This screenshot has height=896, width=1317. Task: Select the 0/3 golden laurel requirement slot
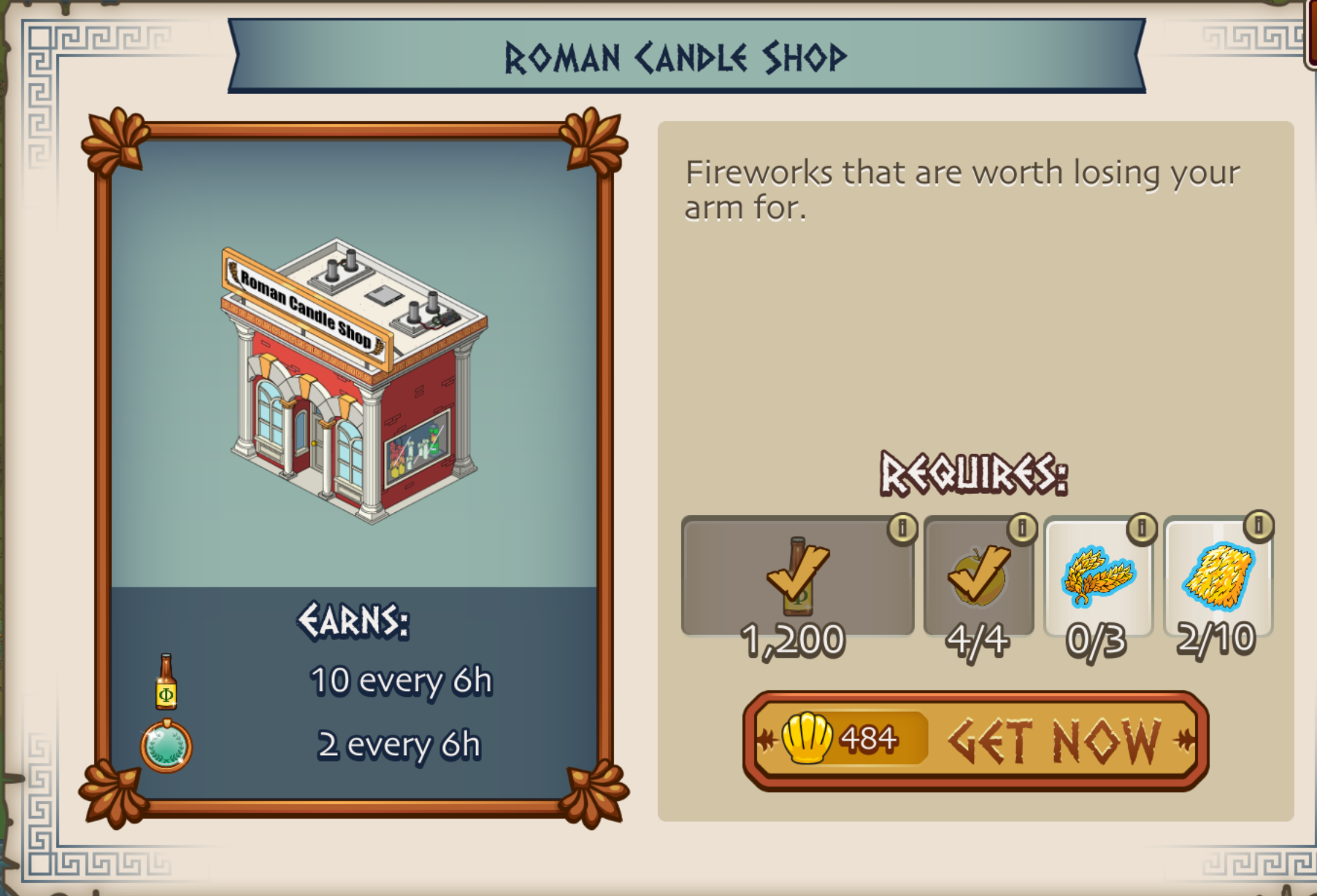(1098, 577)
